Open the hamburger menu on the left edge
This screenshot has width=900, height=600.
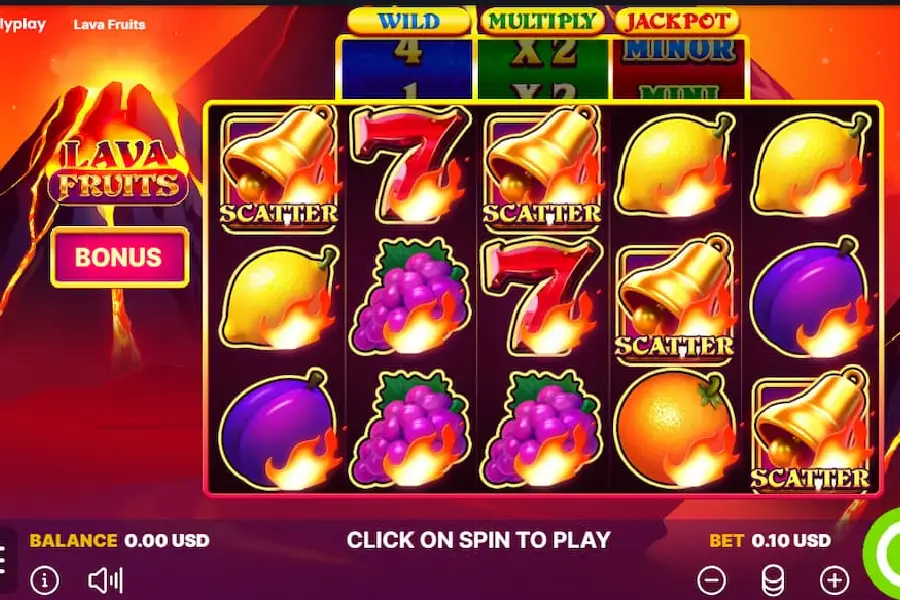click(x=4, y=559)
